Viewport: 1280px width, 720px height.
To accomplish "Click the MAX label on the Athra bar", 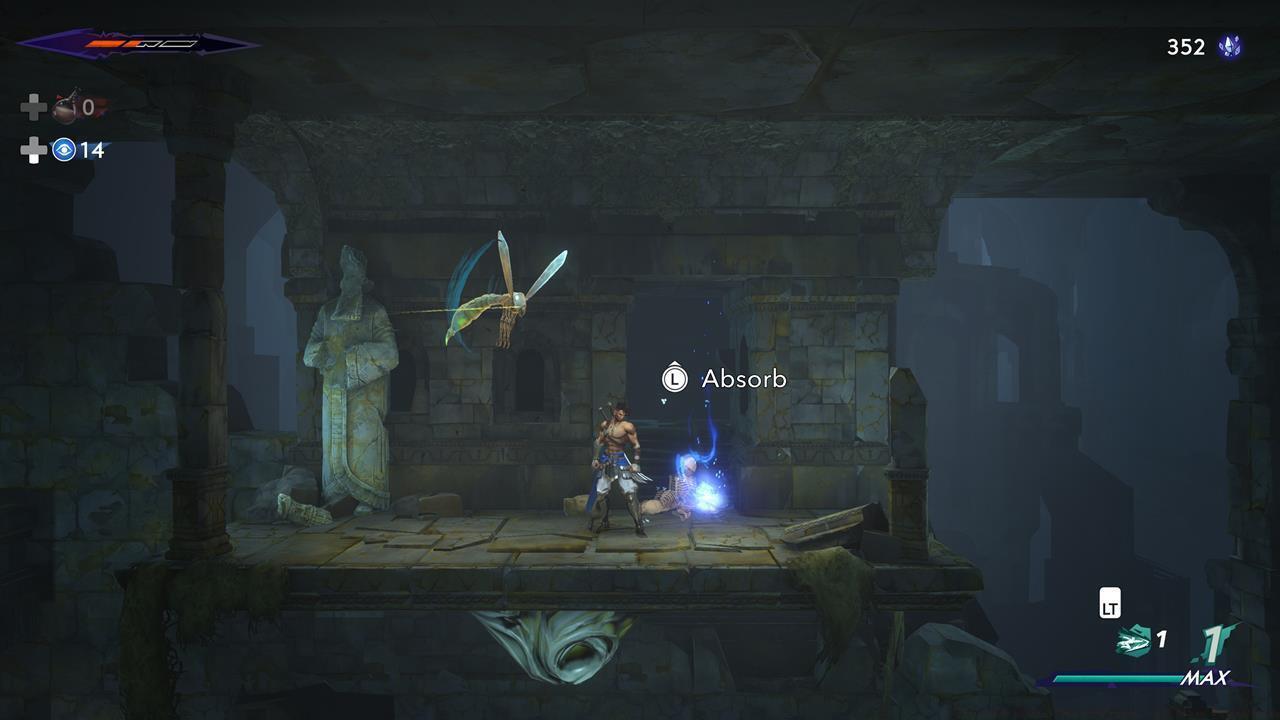I will pyautogui.click(x=1208, y=677).
